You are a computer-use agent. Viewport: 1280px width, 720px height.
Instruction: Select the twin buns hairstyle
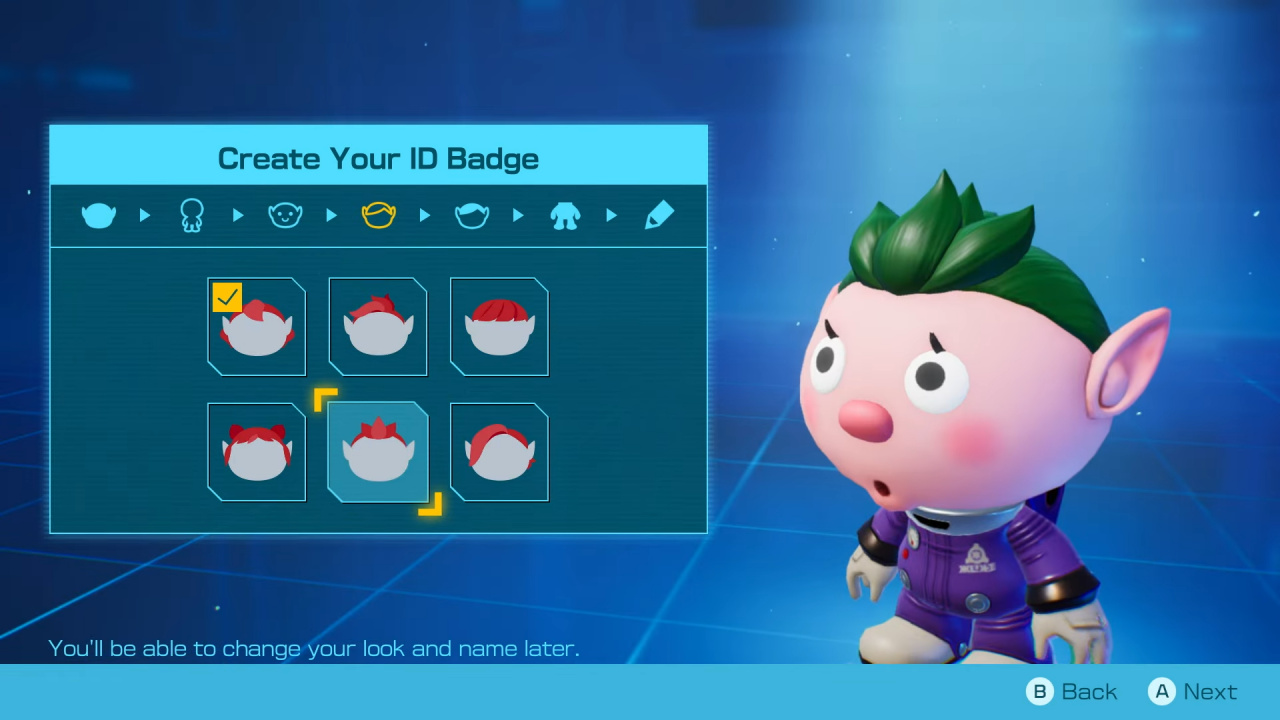(x=256, y=452)
